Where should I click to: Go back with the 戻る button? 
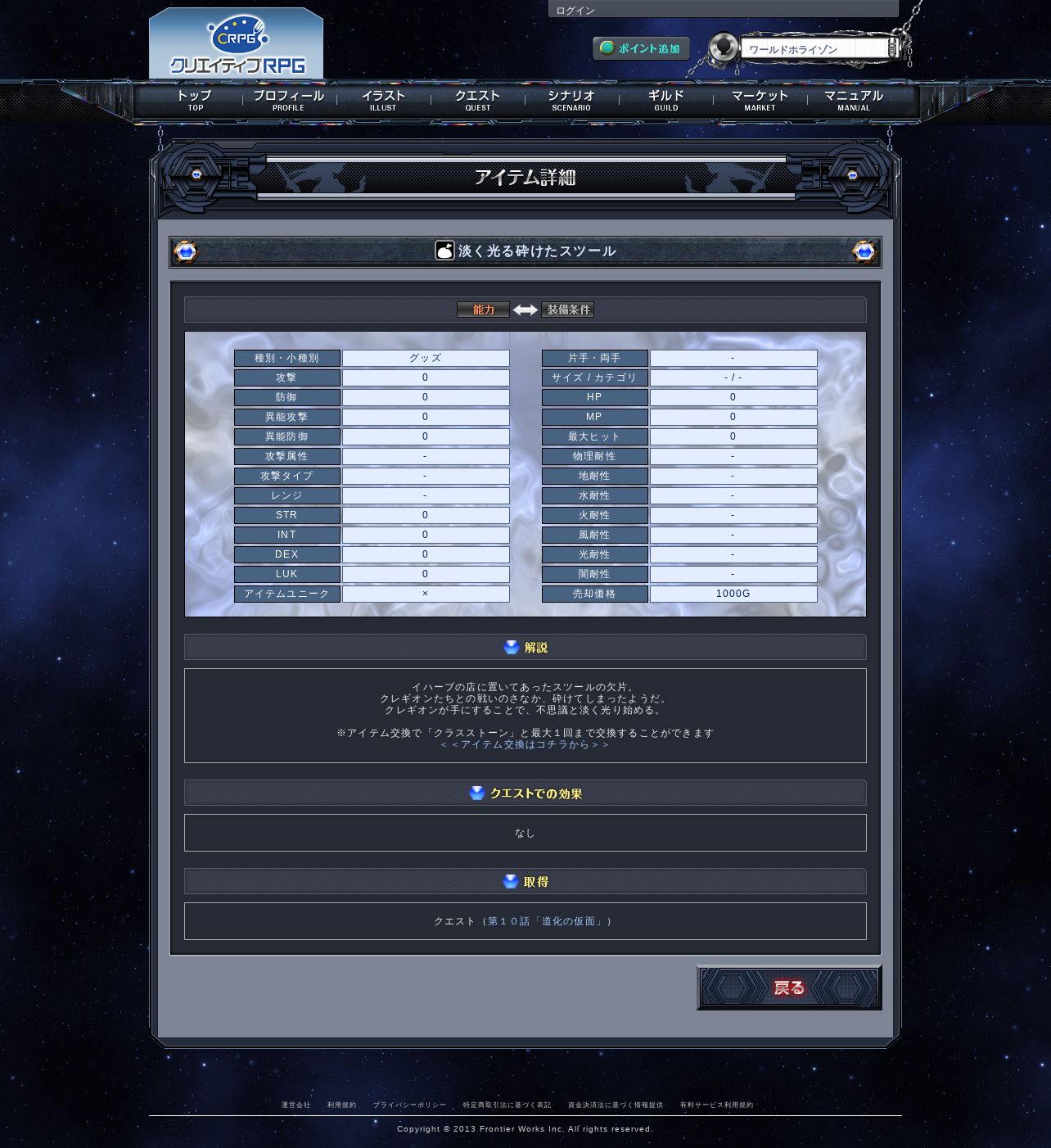789,988
